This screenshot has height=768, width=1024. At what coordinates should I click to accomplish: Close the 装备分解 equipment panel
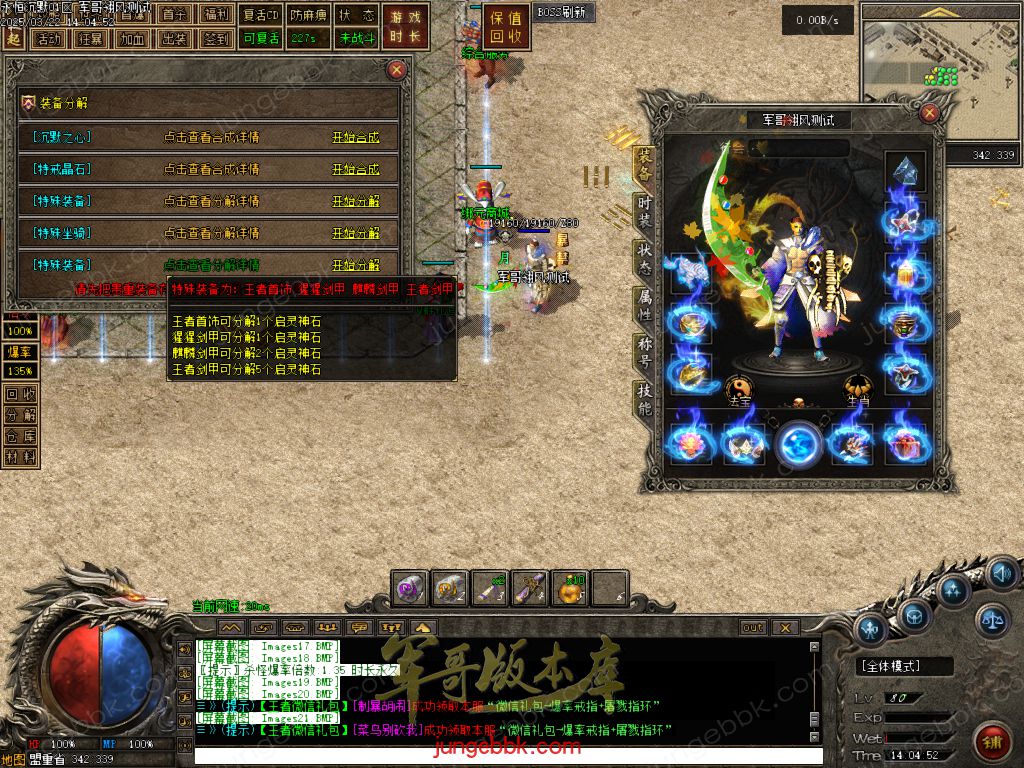pyautogui.click(x=397, y=70)
